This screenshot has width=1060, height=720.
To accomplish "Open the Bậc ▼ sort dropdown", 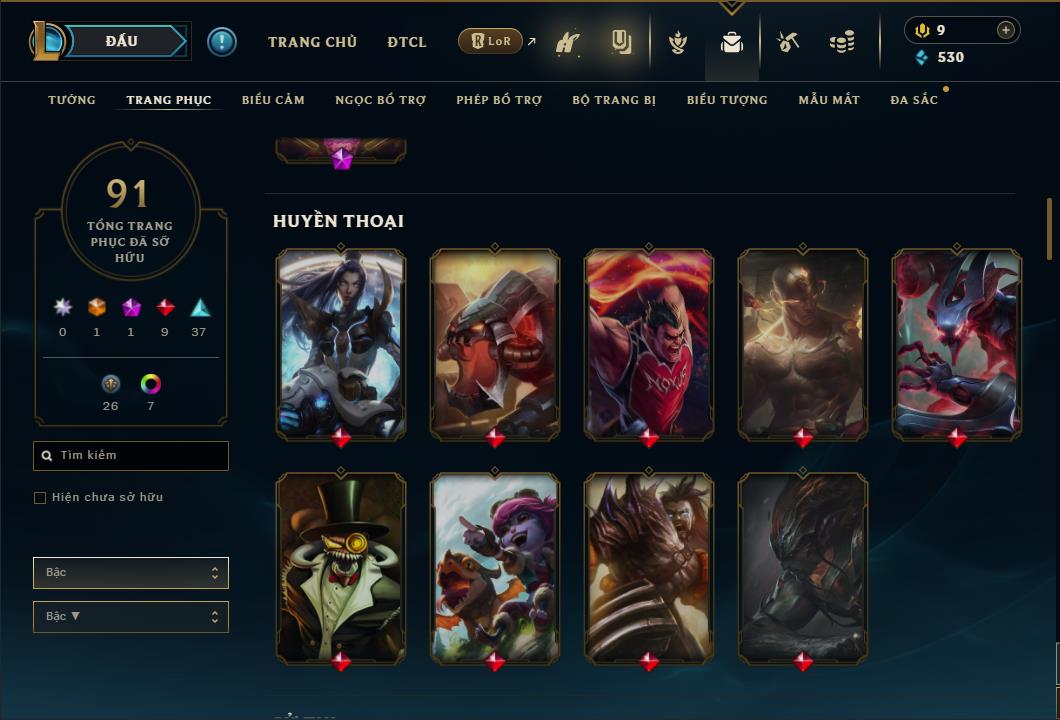I will point(131,617).
